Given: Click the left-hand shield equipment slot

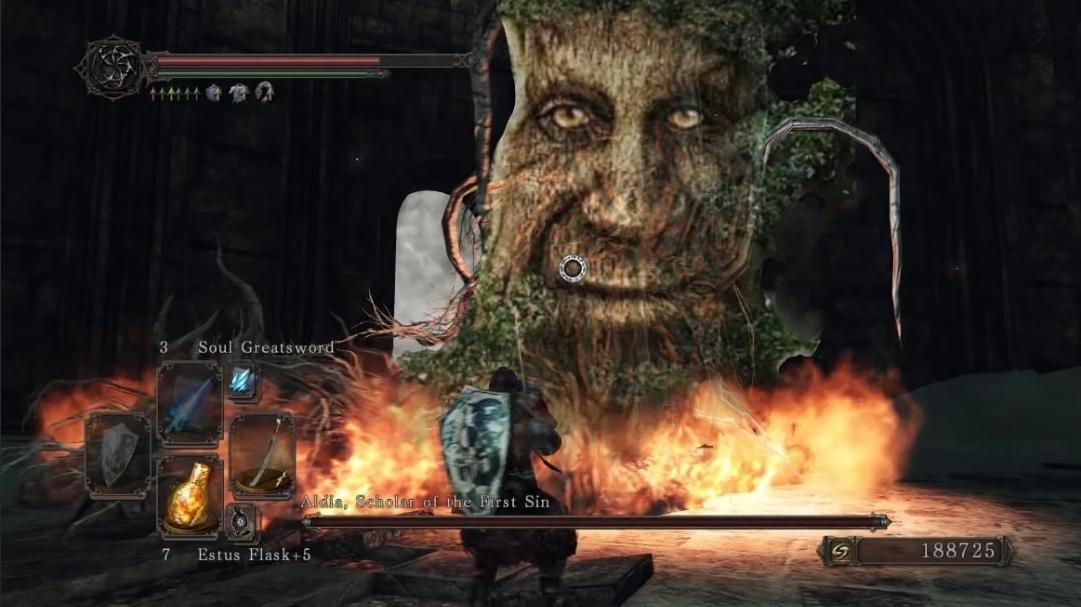Looking at the screenshot, I should point(117,453).
